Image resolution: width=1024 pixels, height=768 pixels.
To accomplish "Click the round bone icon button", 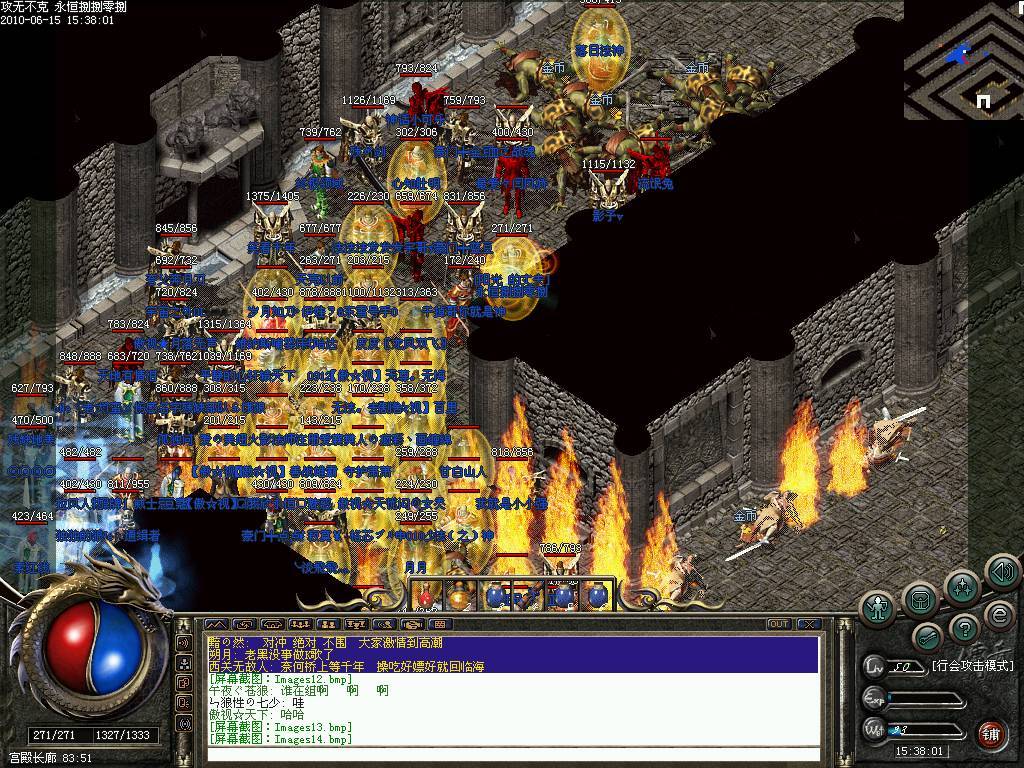I will click(926, 636).
